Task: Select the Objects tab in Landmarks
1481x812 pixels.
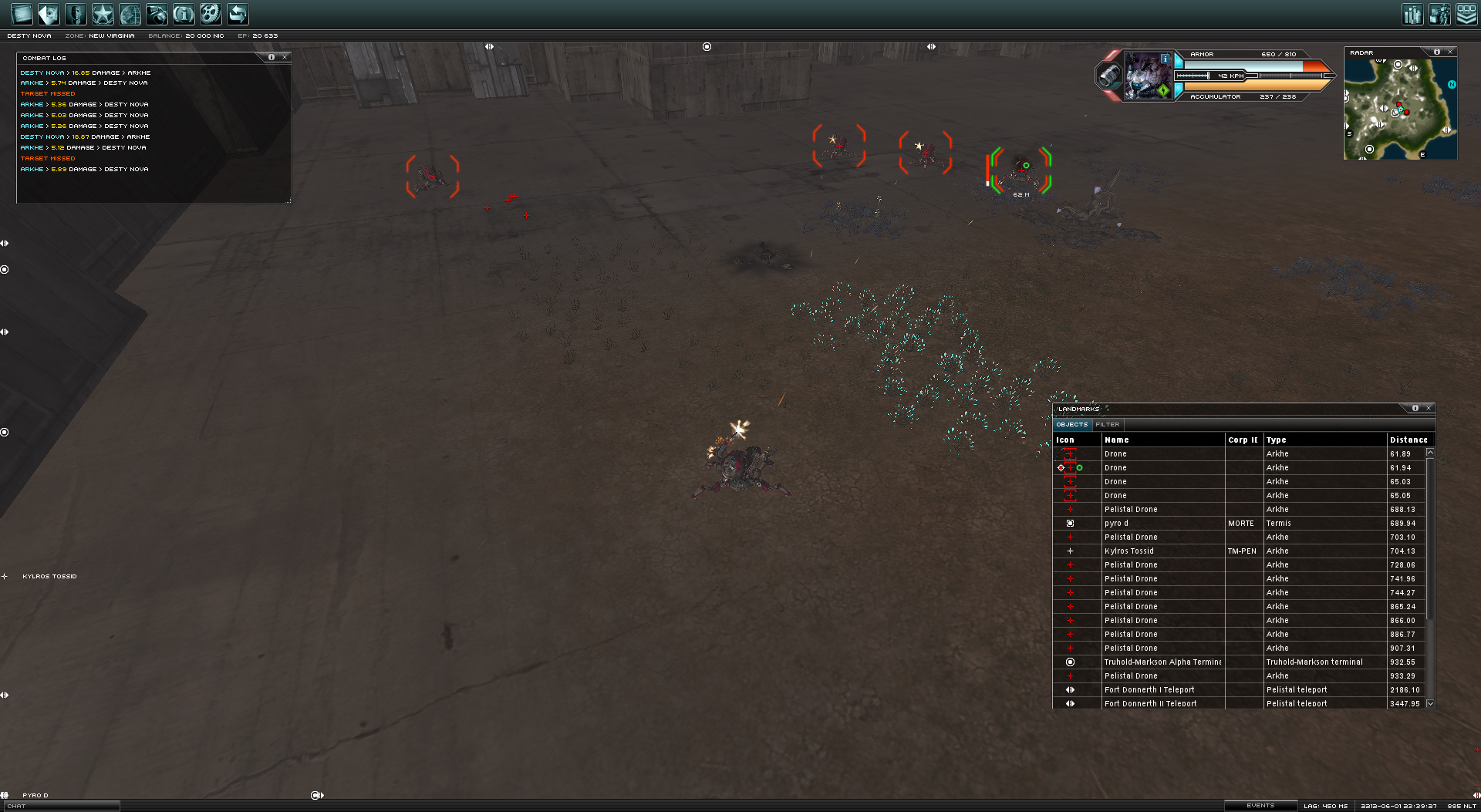Action: click(x=1071, y=425)
